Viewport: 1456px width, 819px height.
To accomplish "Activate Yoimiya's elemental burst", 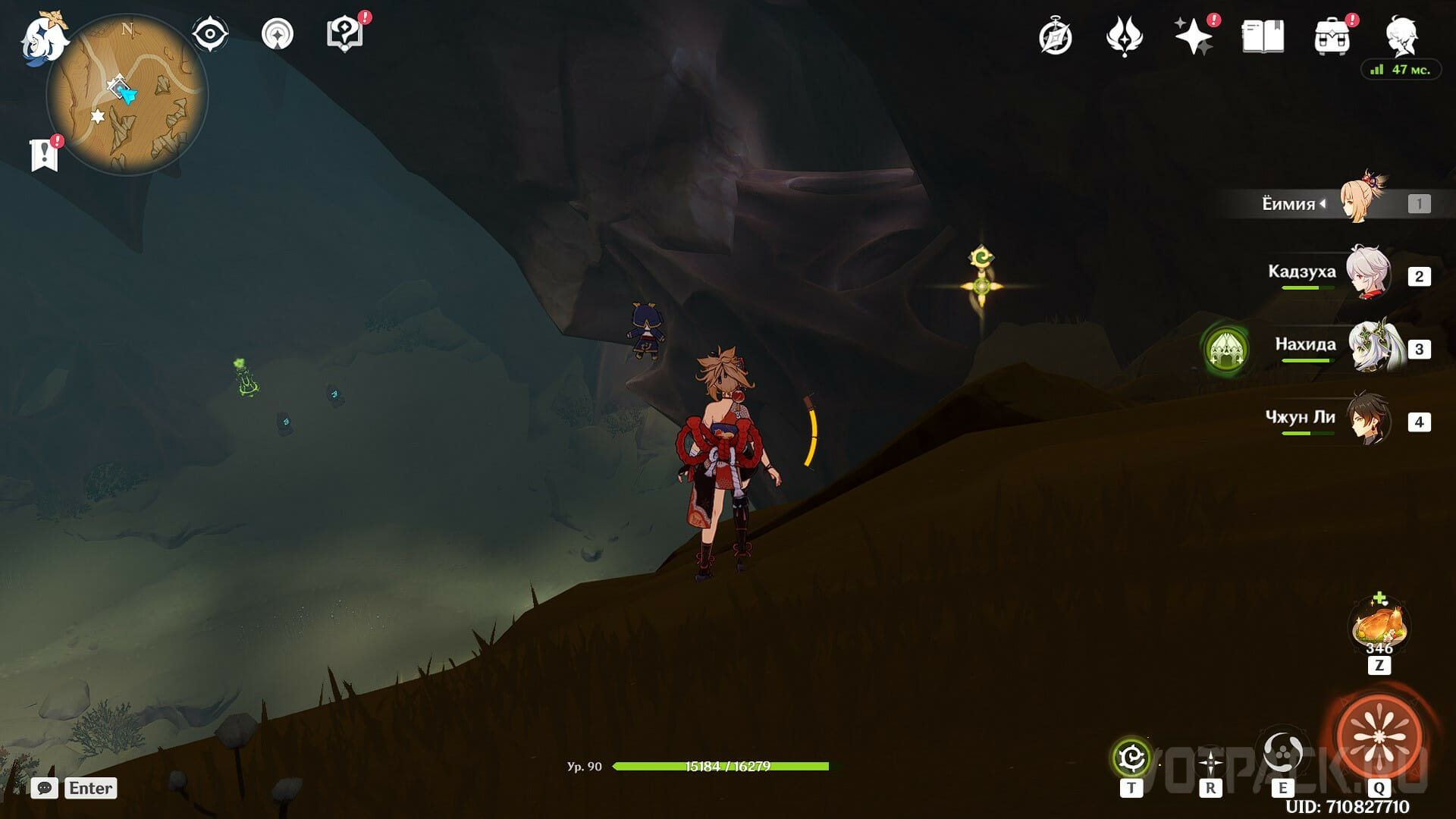I will (x=1379, y=736).
